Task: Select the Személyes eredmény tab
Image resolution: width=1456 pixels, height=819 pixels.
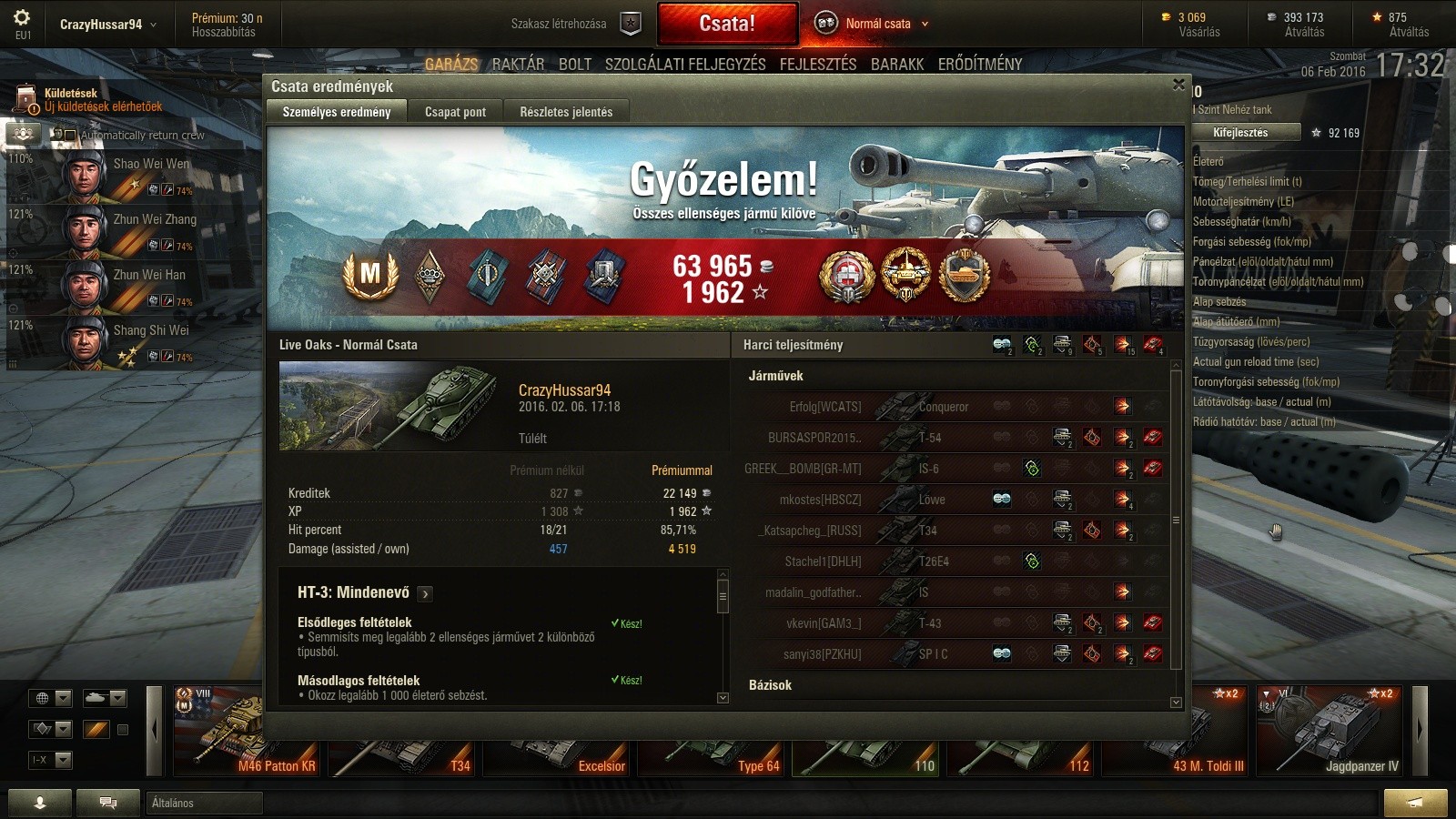Action: pyautogui.click(x=337, y=112)
